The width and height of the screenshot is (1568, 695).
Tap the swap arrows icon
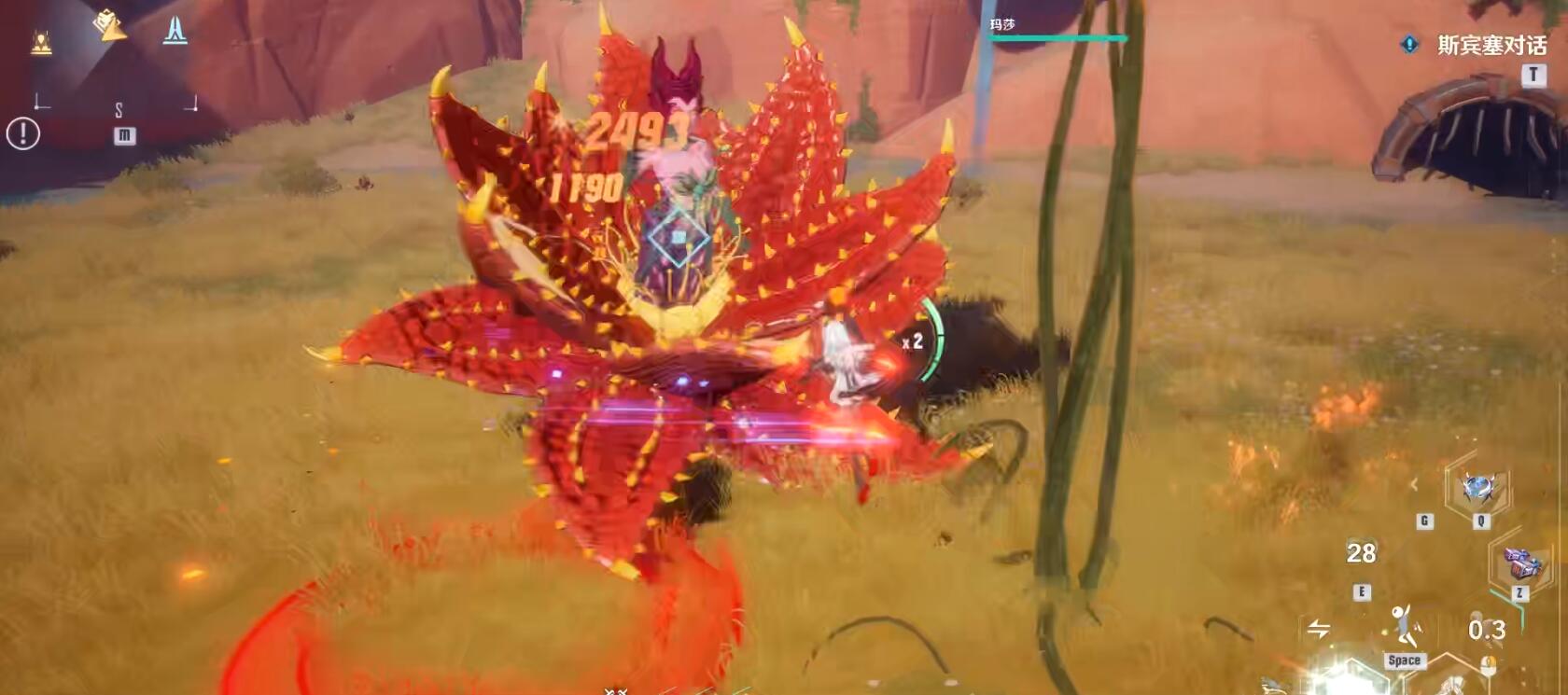(x=1319, y=629)
